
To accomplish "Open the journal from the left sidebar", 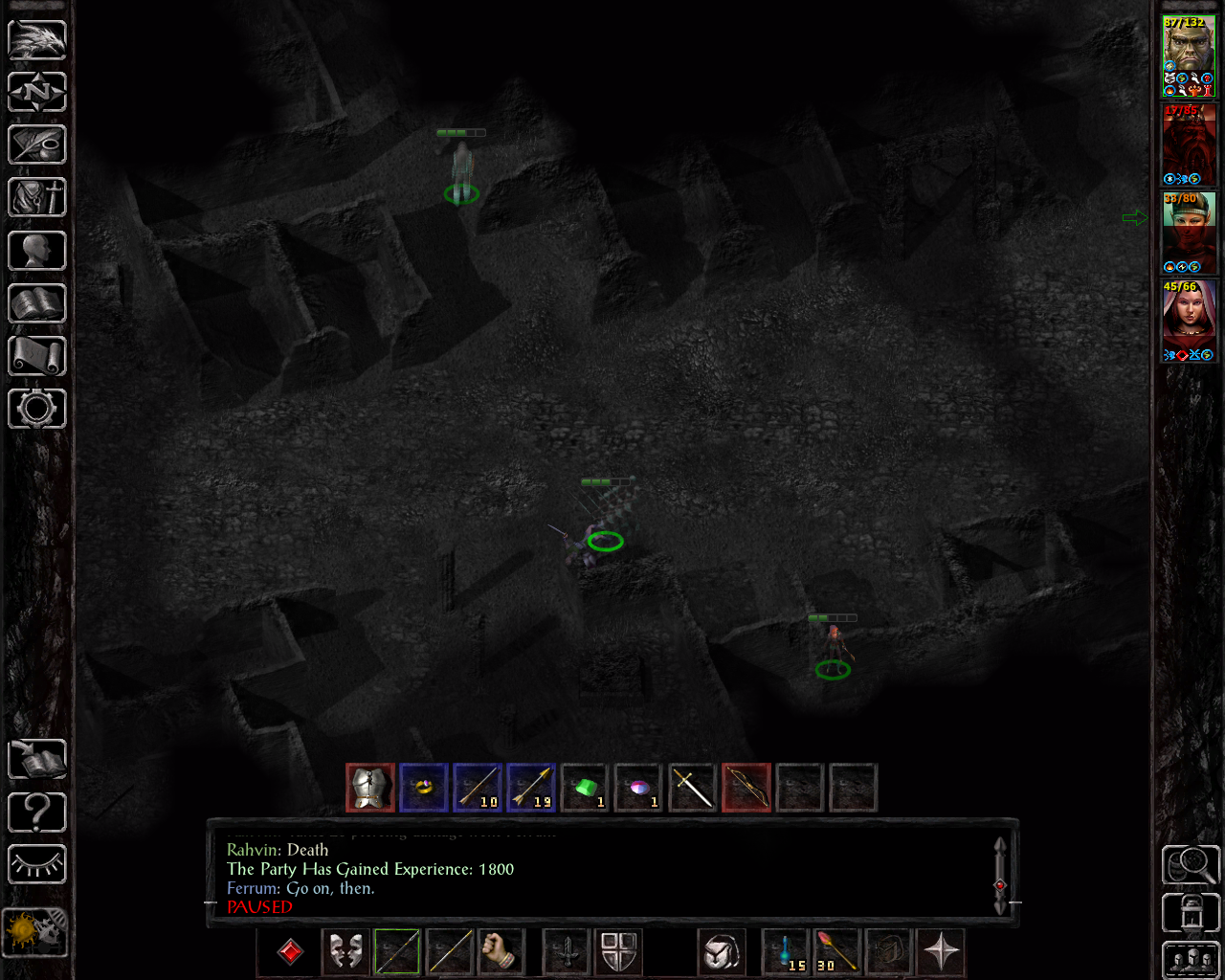I will click(36, 145).
